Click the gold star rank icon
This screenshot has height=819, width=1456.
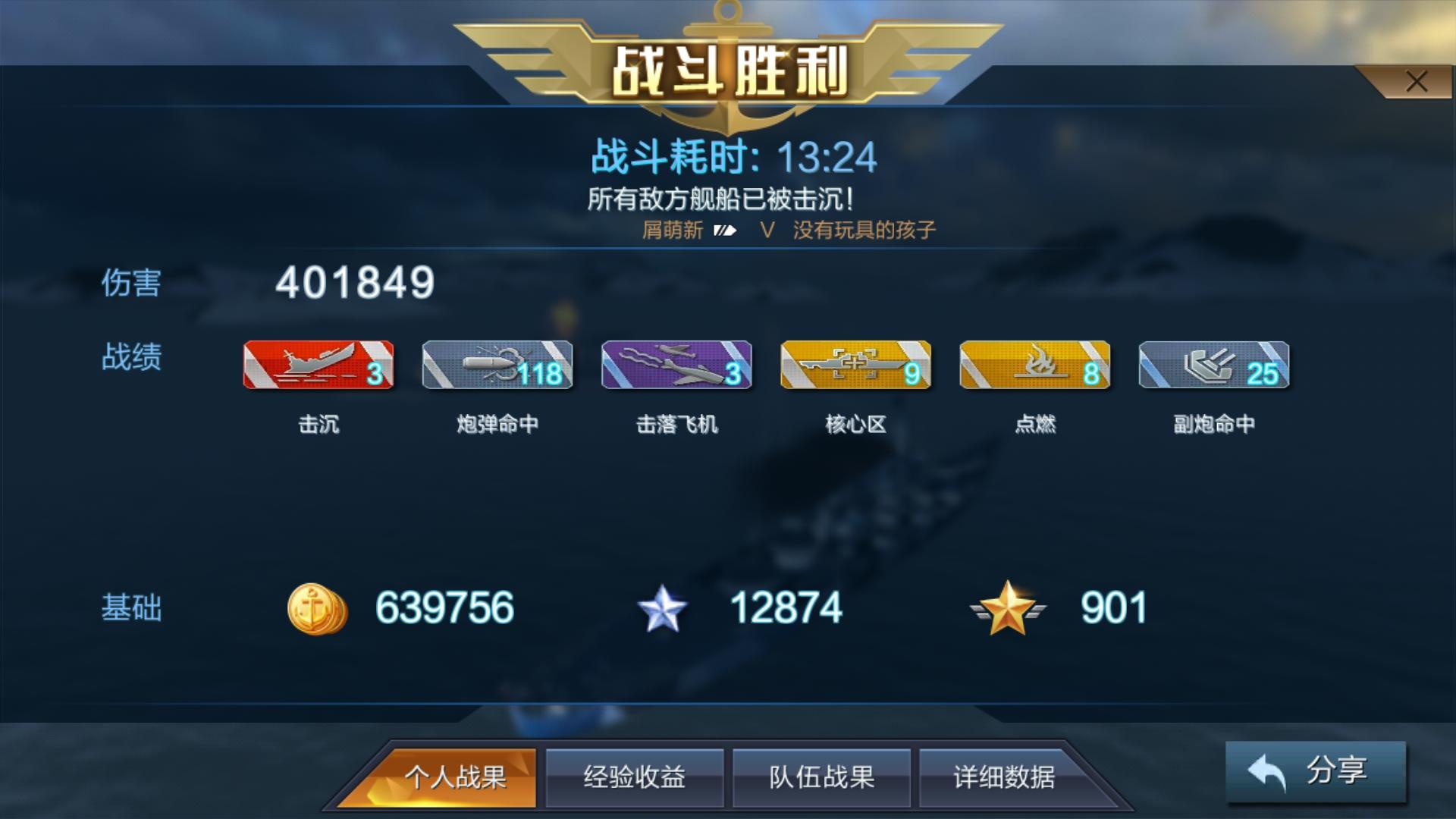coord(1009,607)
